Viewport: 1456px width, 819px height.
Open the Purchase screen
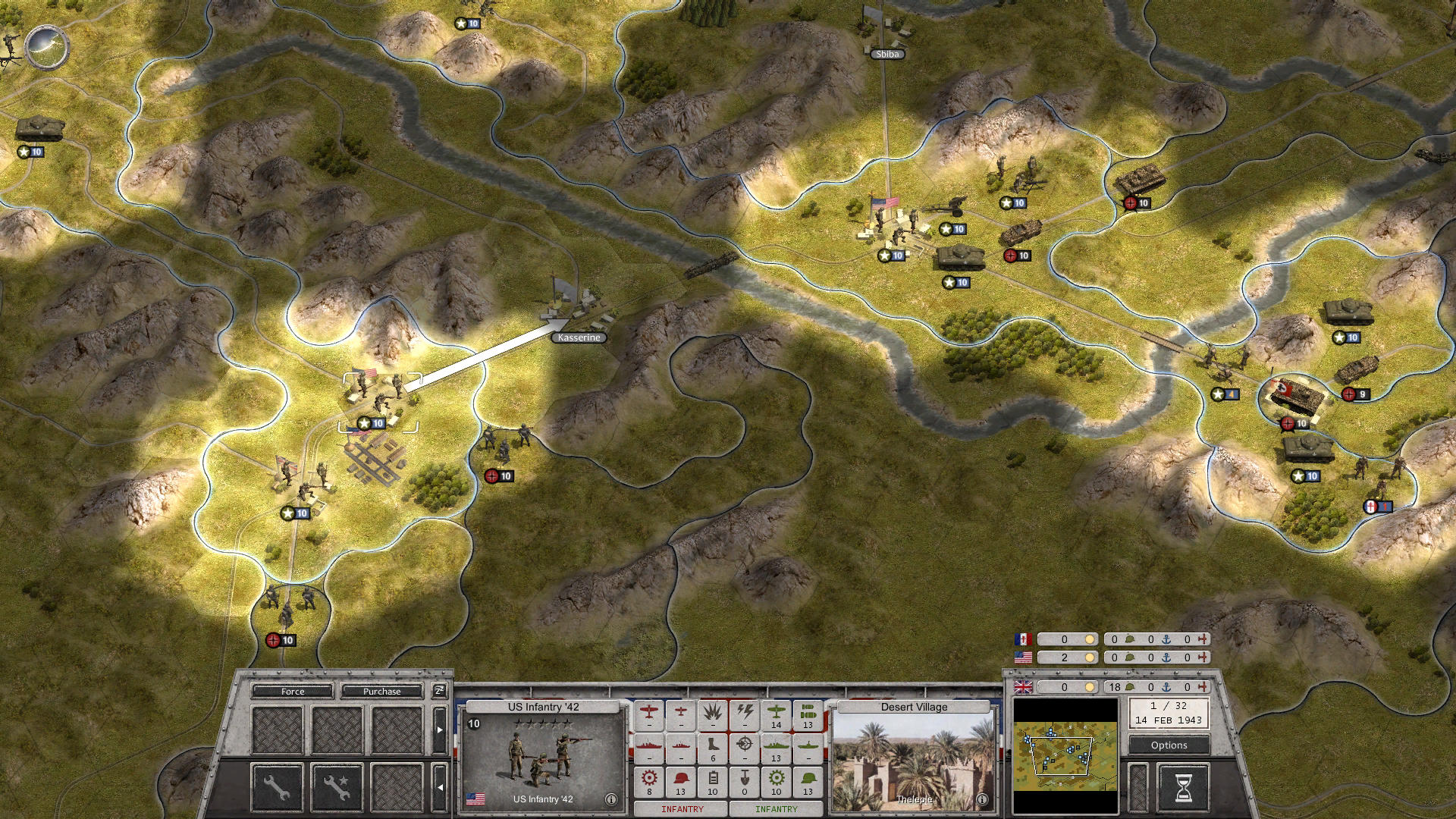381,692
